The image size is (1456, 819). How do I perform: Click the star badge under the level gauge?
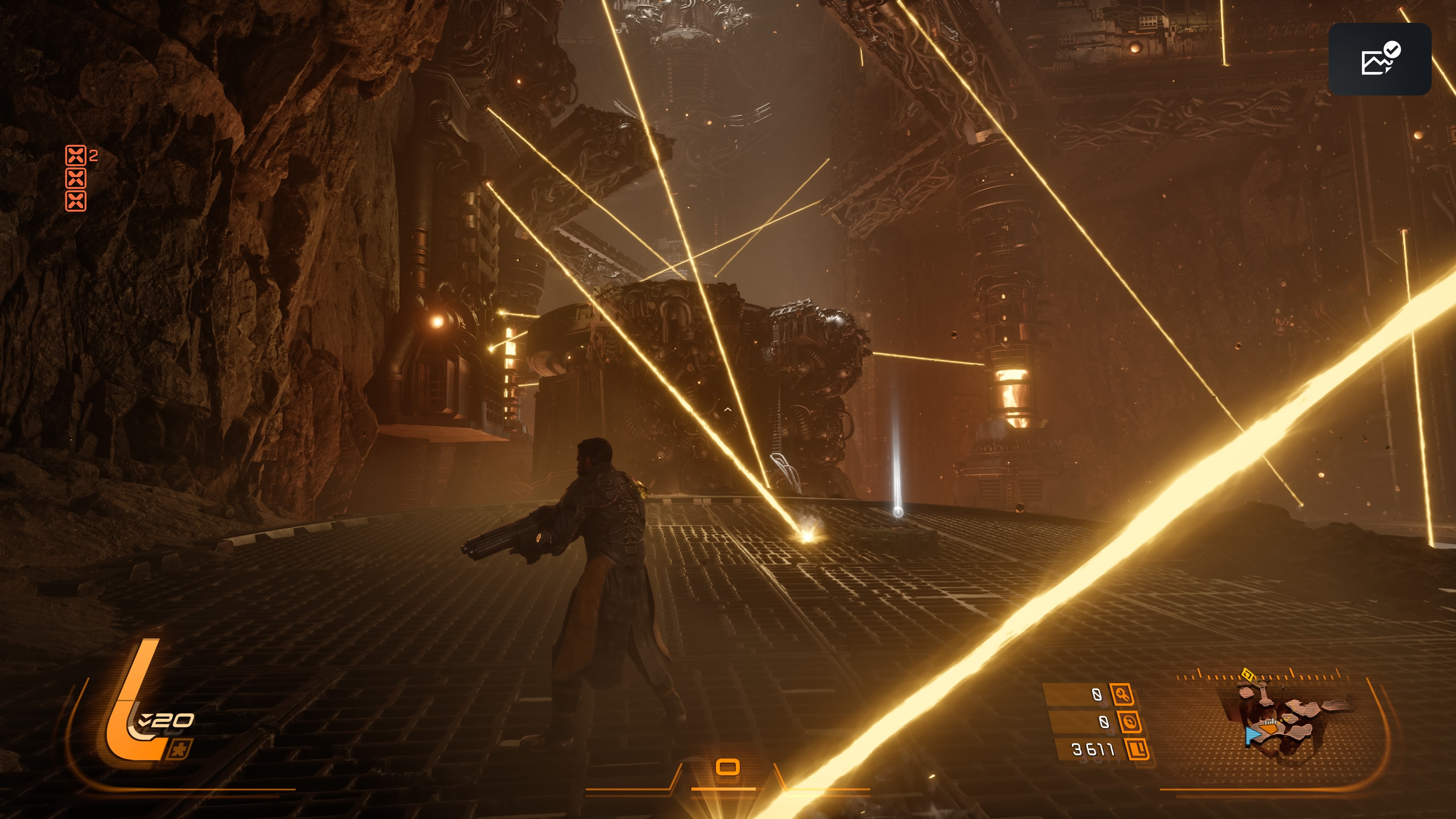click(180, 750)
